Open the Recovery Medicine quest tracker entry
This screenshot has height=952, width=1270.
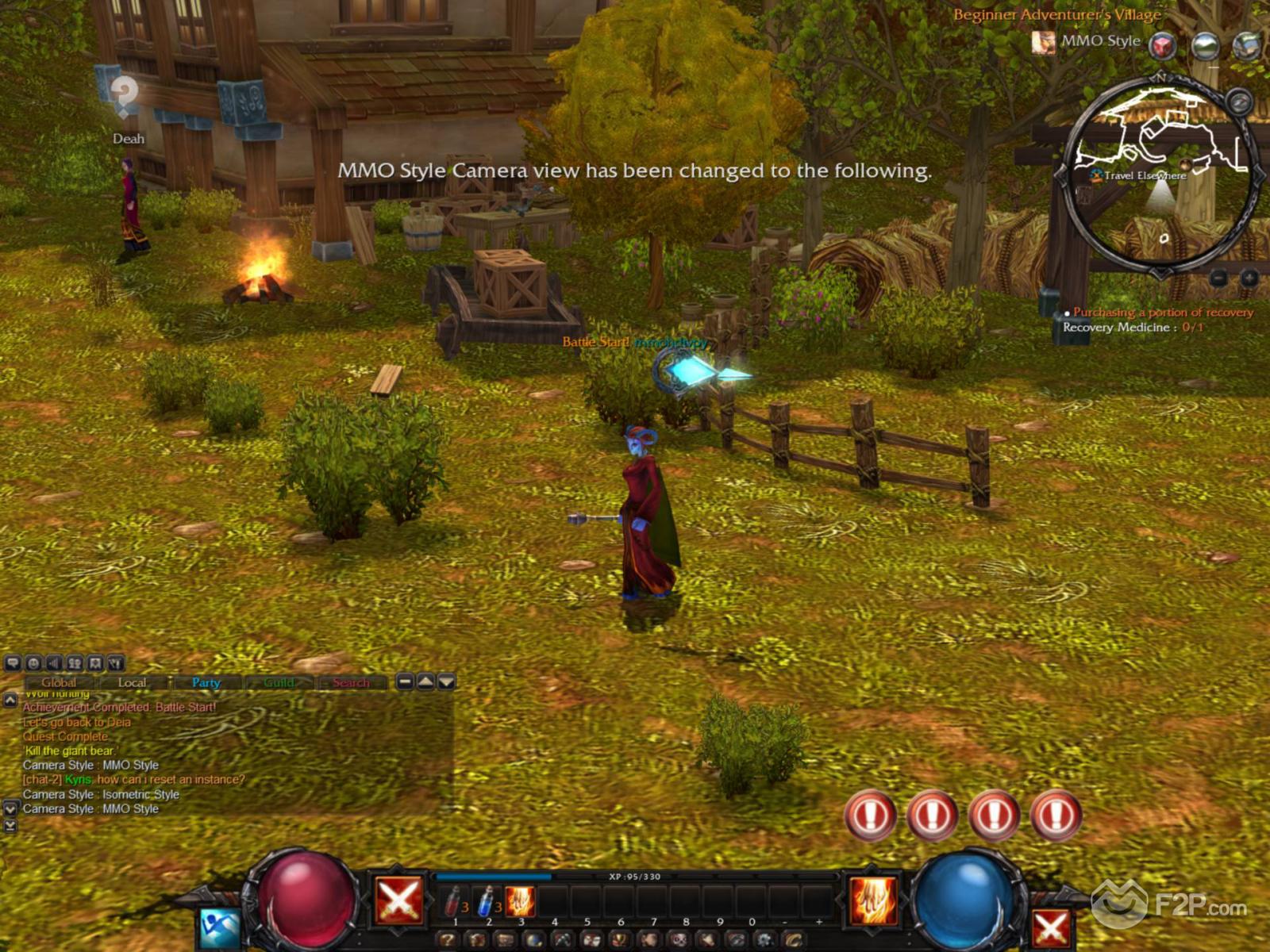click(x=1132, y=327)
